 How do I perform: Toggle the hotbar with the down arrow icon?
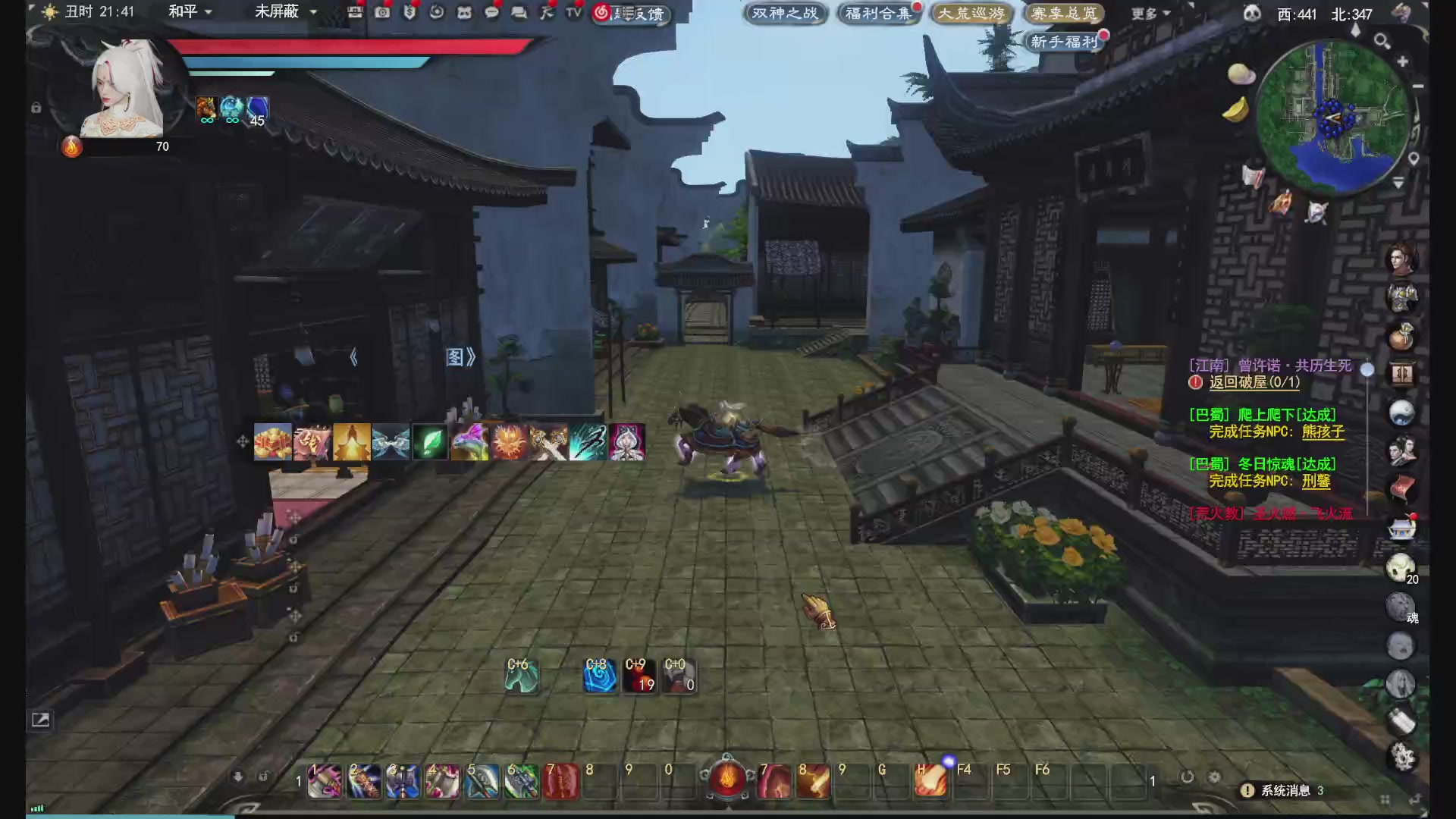(x=237, y=776)
